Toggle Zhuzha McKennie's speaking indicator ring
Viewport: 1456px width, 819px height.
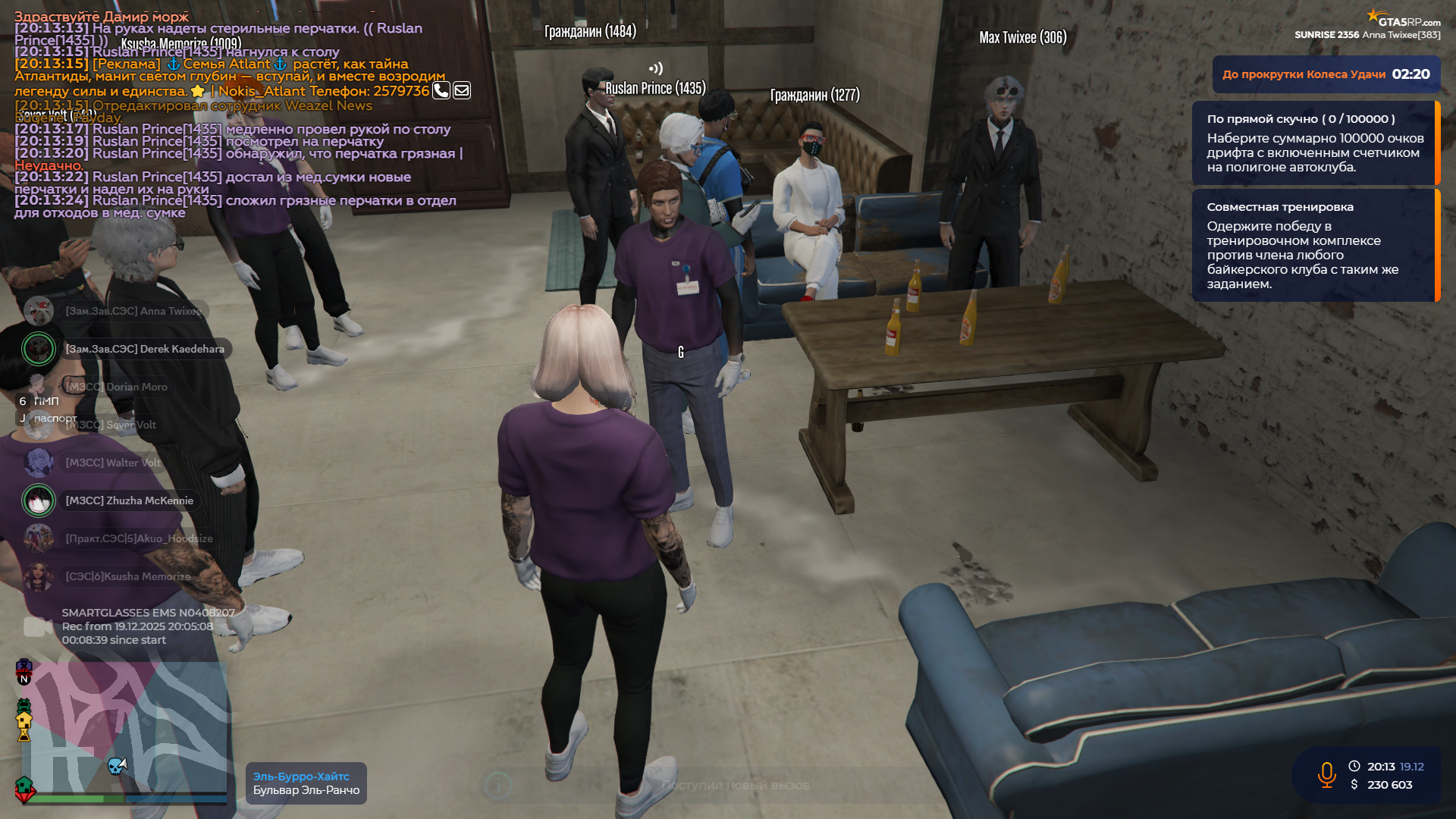(x=38, y=500)
